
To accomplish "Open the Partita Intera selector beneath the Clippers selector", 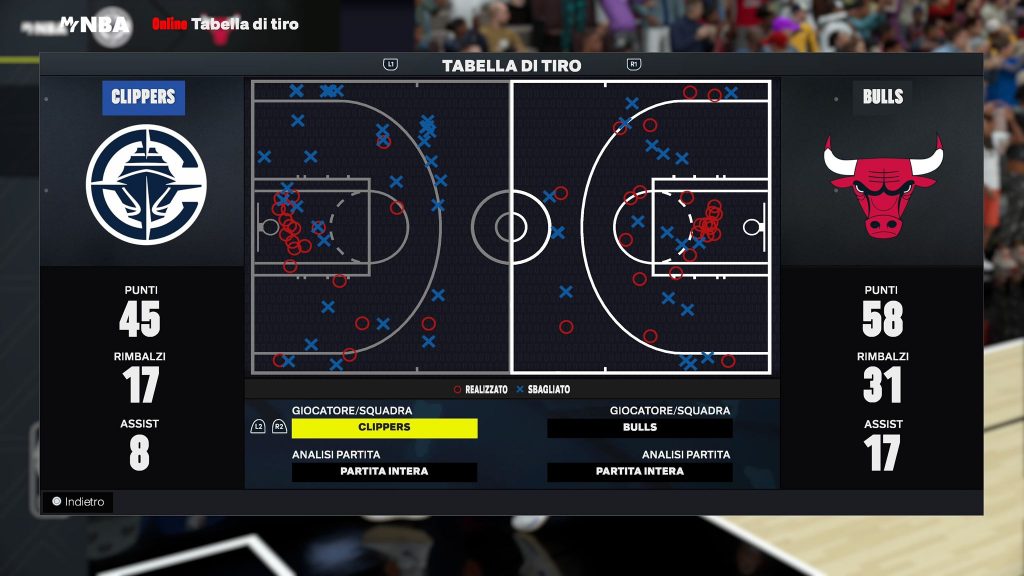I will coord(384,472).
